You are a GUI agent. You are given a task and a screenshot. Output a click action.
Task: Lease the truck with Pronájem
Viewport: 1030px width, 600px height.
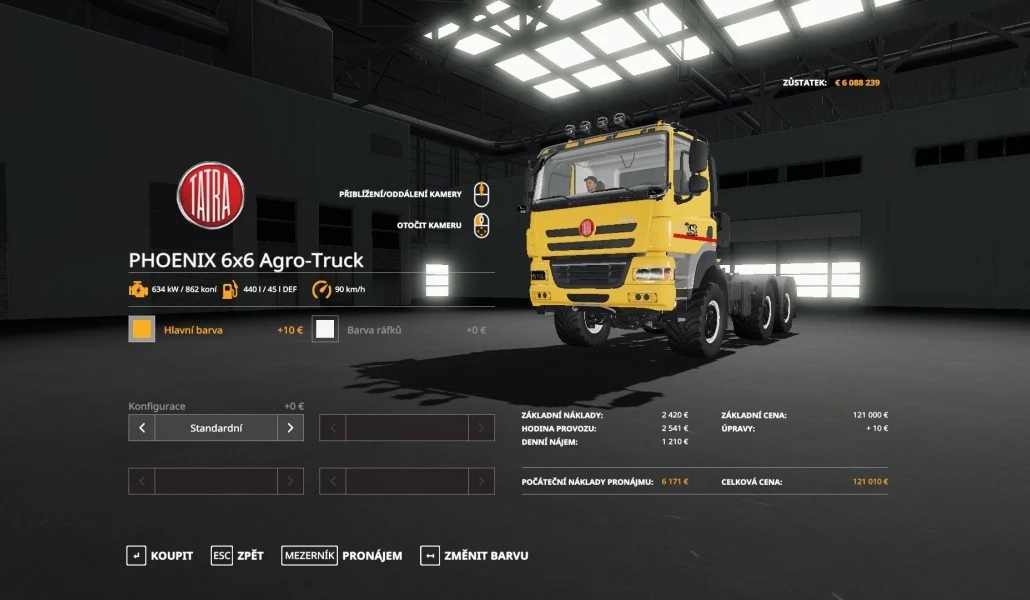pyautogui.click(x=341, y=556)
